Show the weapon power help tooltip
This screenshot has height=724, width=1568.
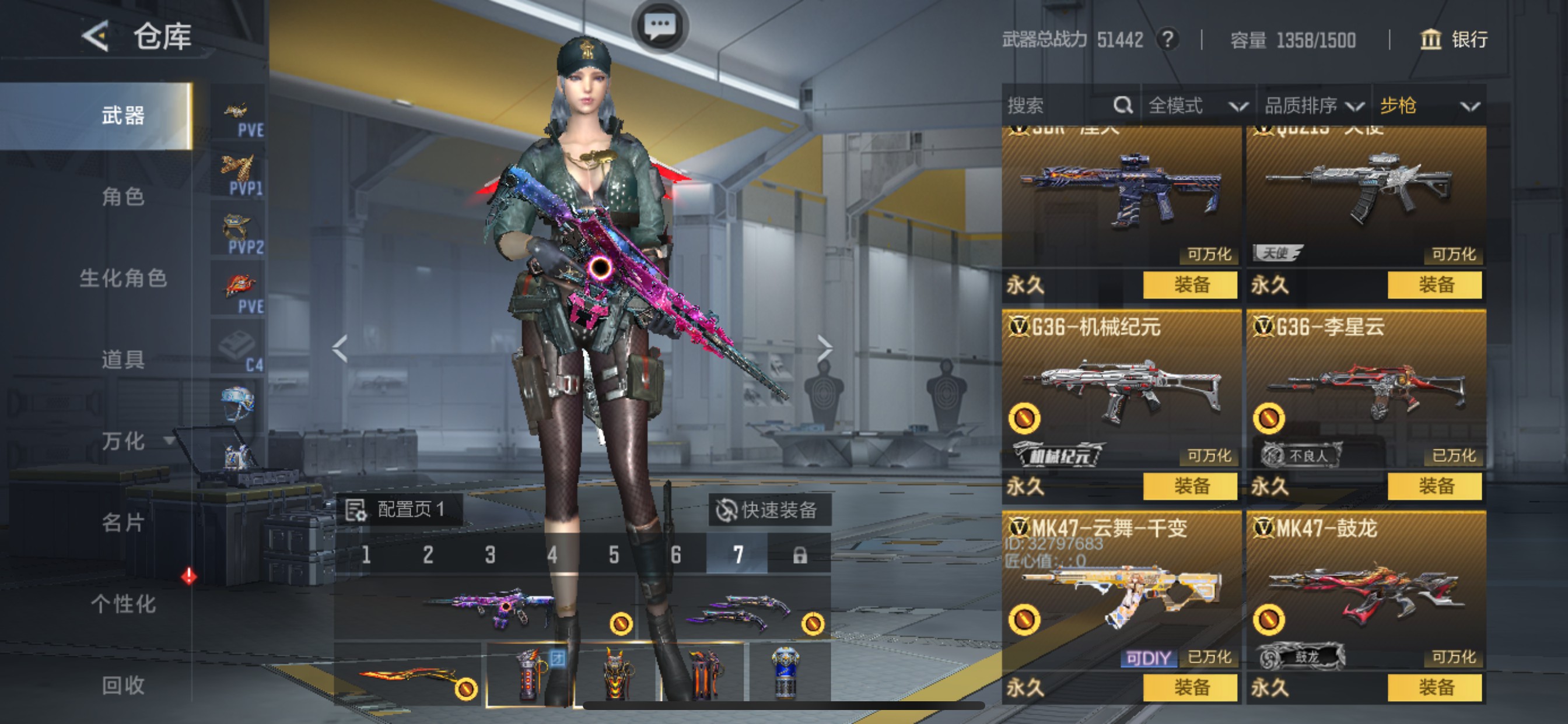click(1167, 40)
